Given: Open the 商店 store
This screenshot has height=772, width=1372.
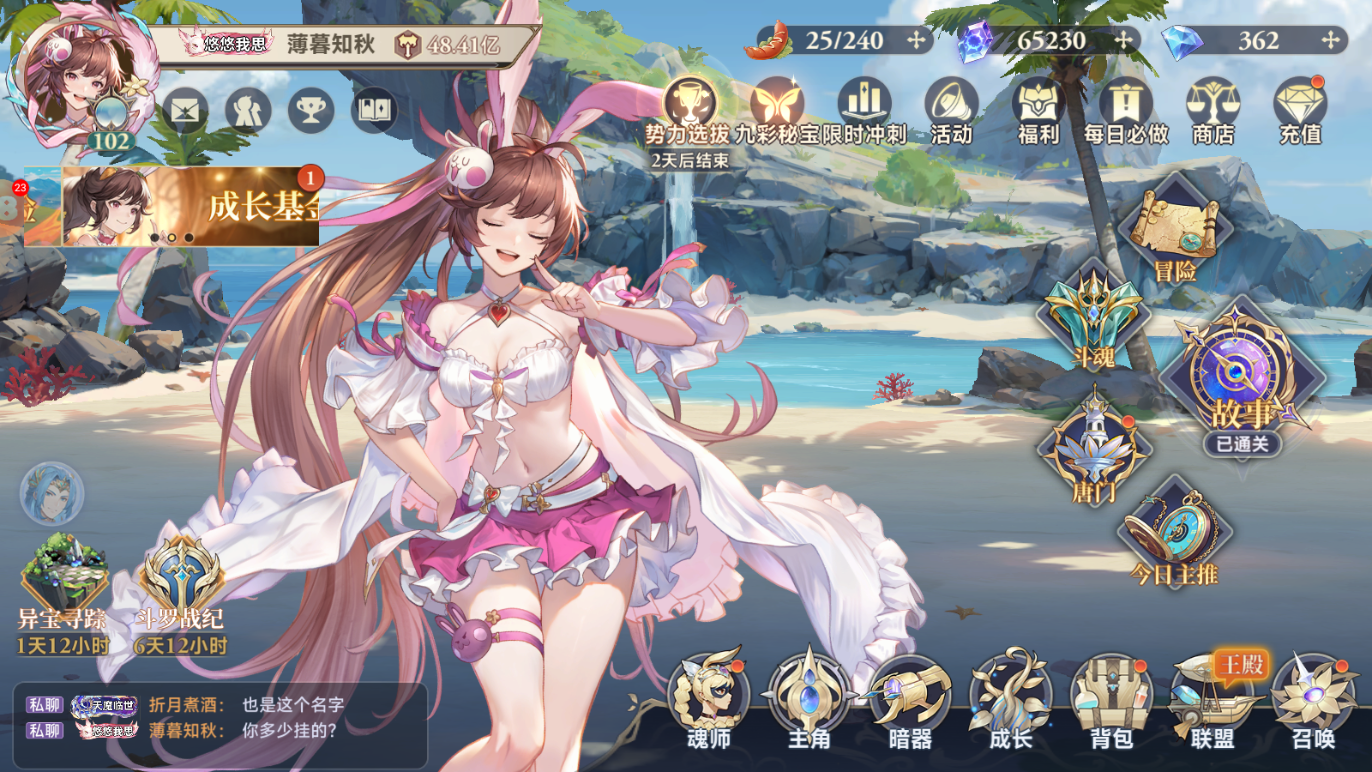Looking at the screenshot, I should pos(1213,108).
